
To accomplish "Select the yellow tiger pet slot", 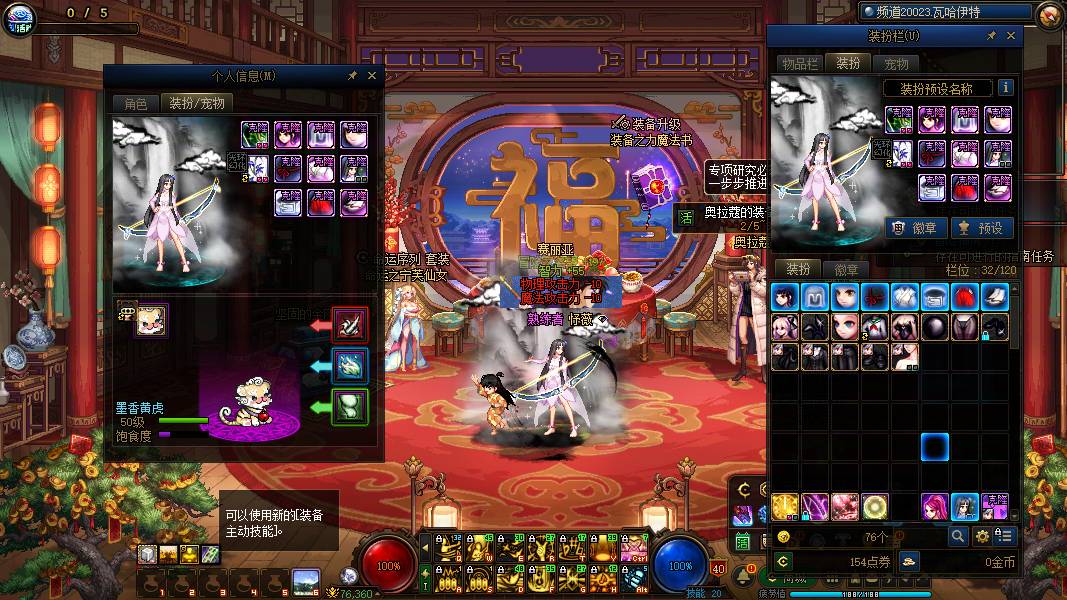I will pyautogui.click(x=151, y=321).
